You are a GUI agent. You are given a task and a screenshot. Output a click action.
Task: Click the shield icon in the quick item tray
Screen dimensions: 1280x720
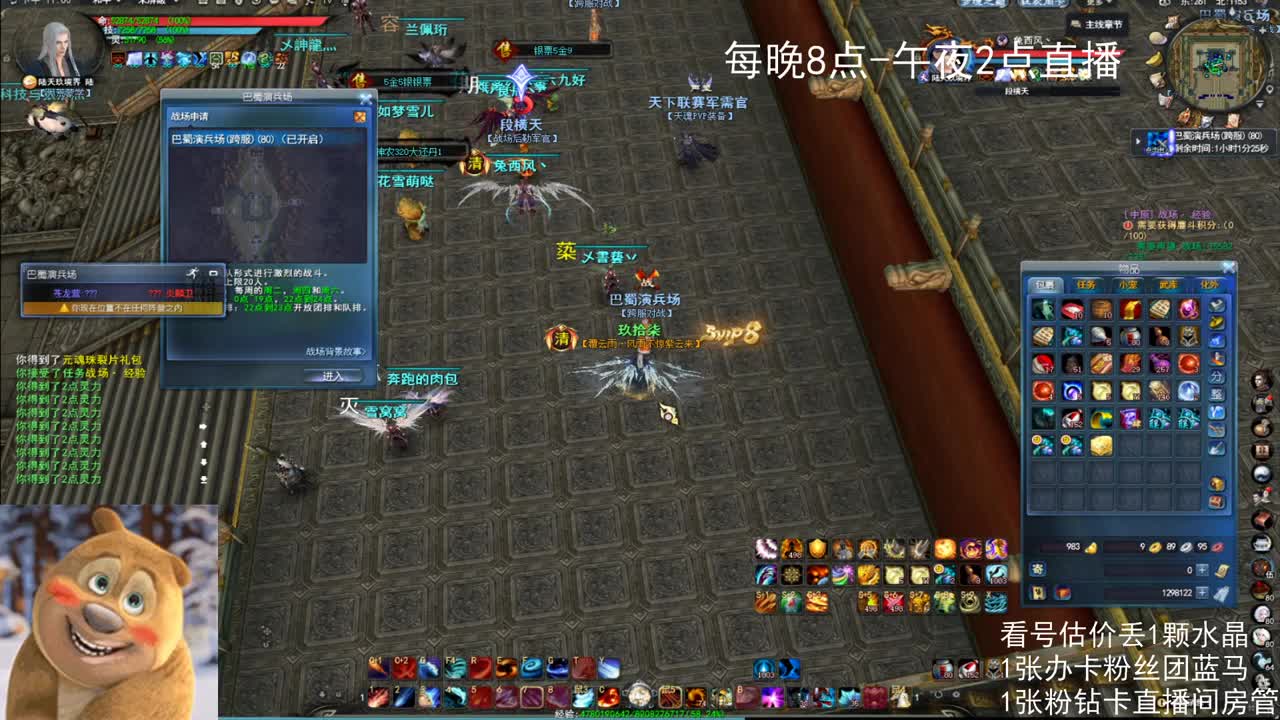point(815,547)
